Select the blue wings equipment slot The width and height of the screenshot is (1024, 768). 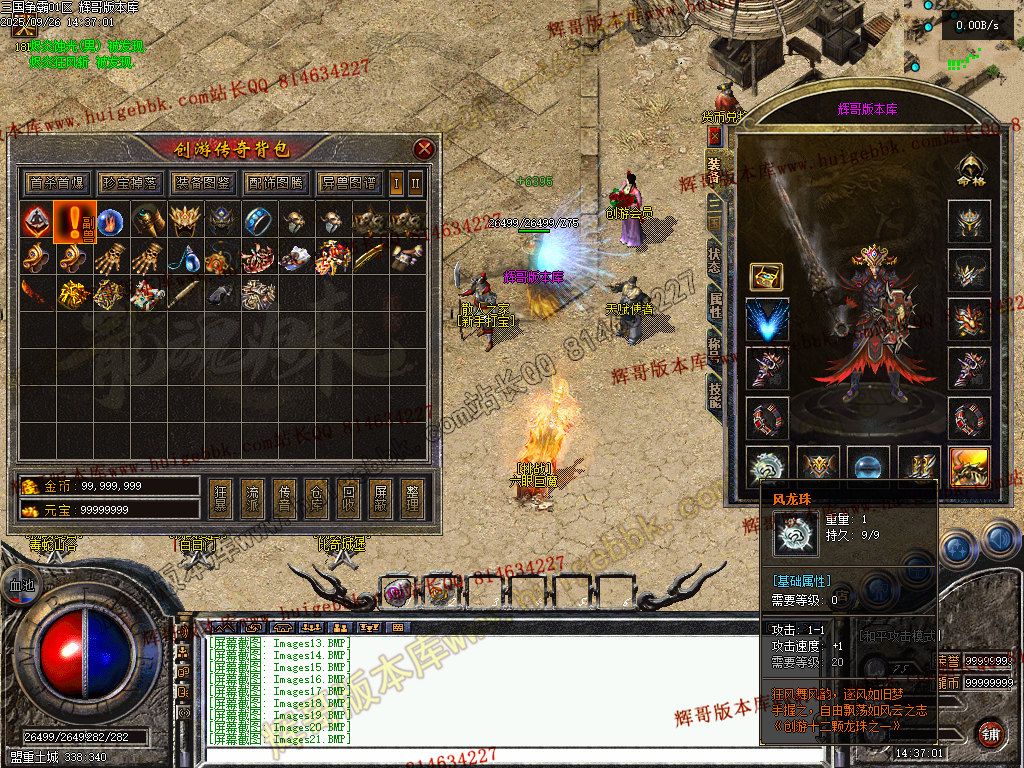click(x=767, y=320)
